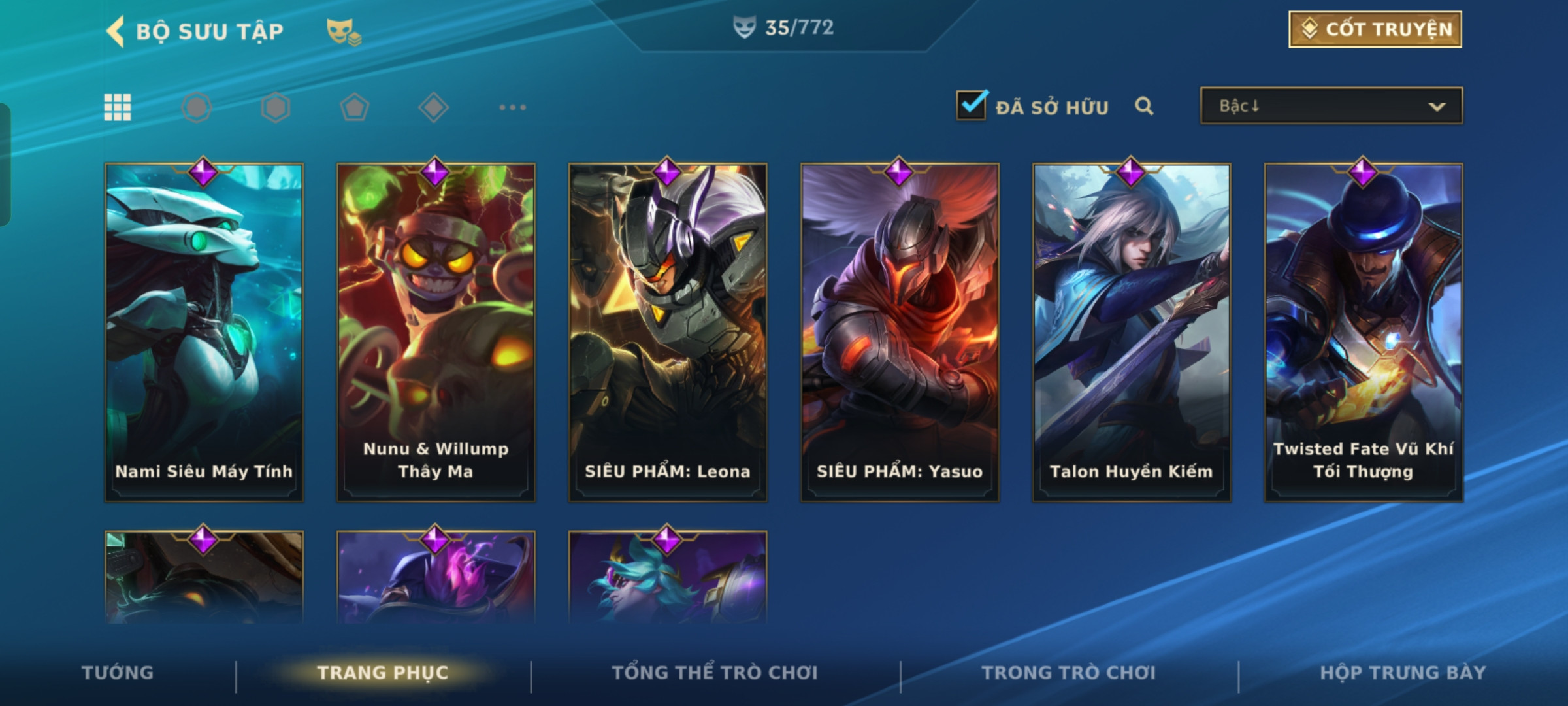Go back from Bộ Sưu Tập
Viewport: 1568px width, 706px height.
[x=116, y=31]
